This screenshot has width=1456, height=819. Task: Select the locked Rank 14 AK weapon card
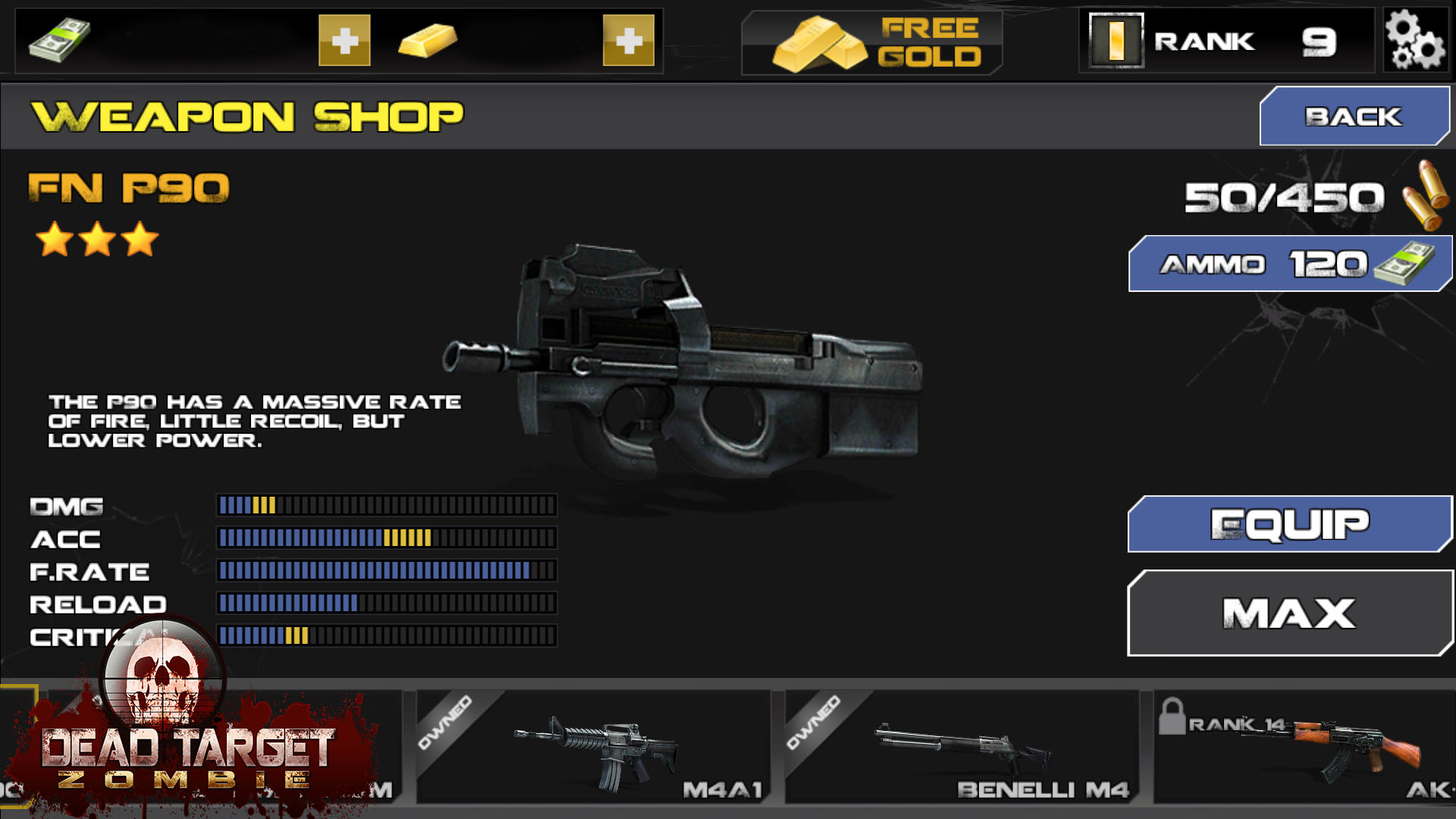1303,747
